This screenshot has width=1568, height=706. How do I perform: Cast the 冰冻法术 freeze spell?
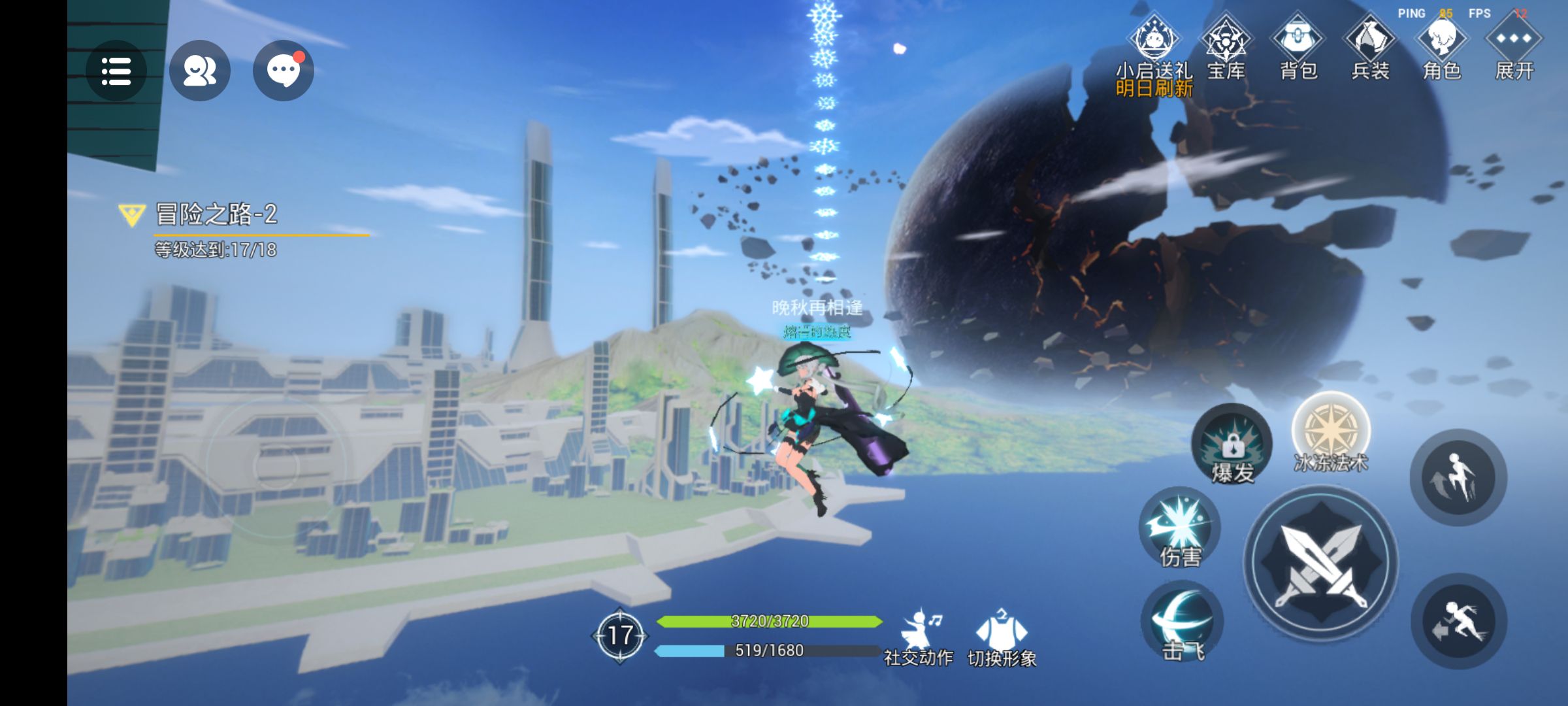1331,431
